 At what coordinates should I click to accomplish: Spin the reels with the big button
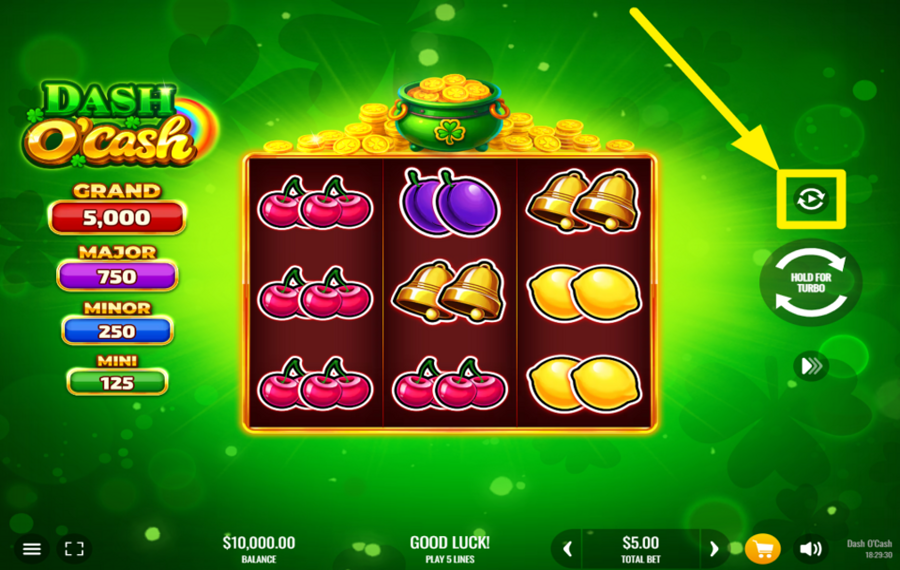click(811, 283)
